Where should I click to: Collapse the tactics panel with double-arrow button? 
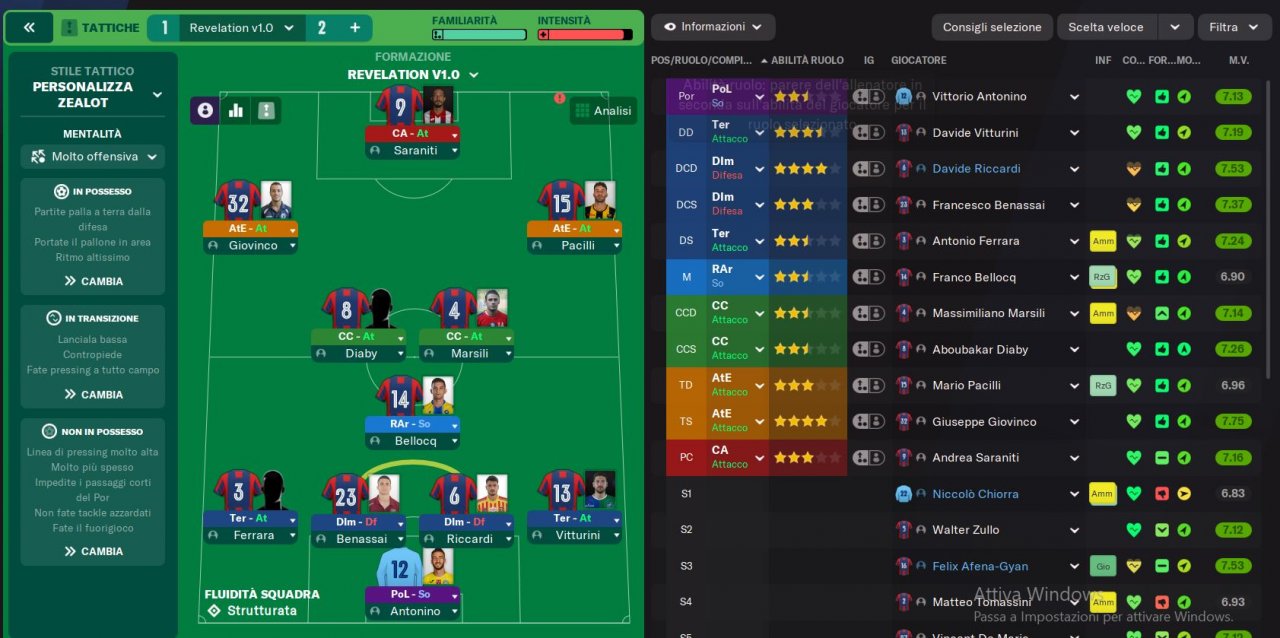tap(29, 28)
